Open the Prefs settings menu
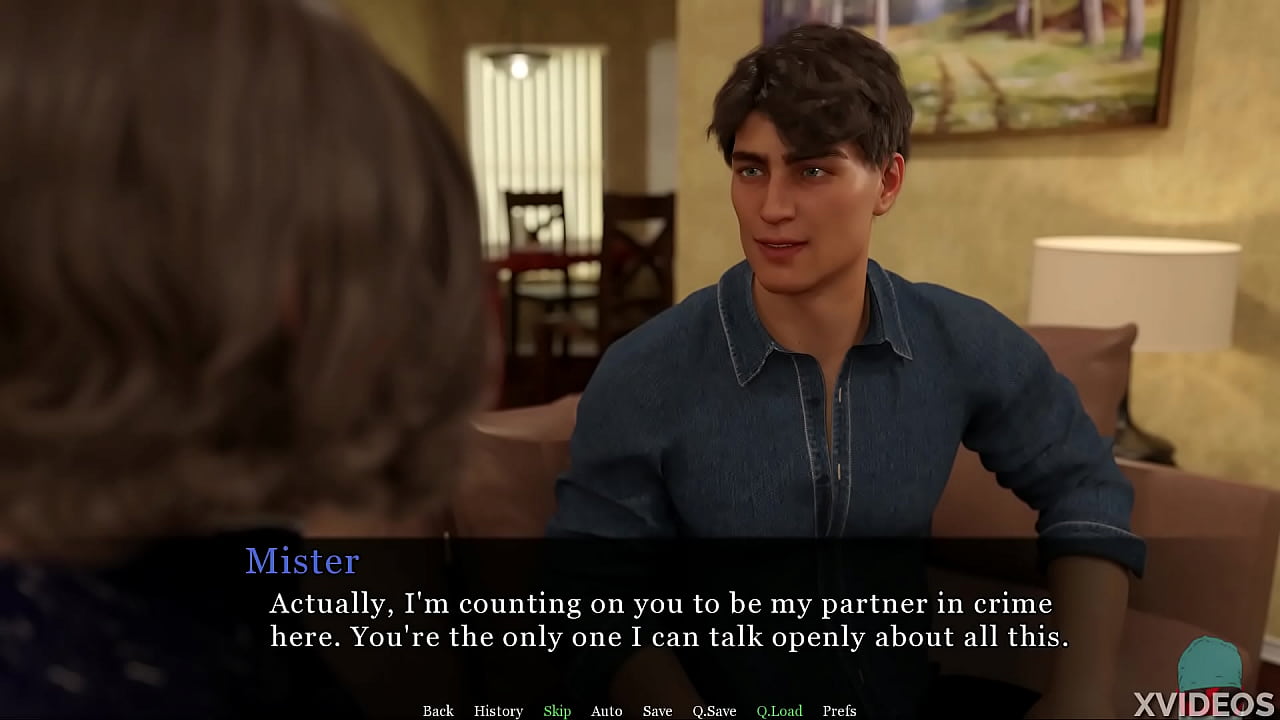 839,711
